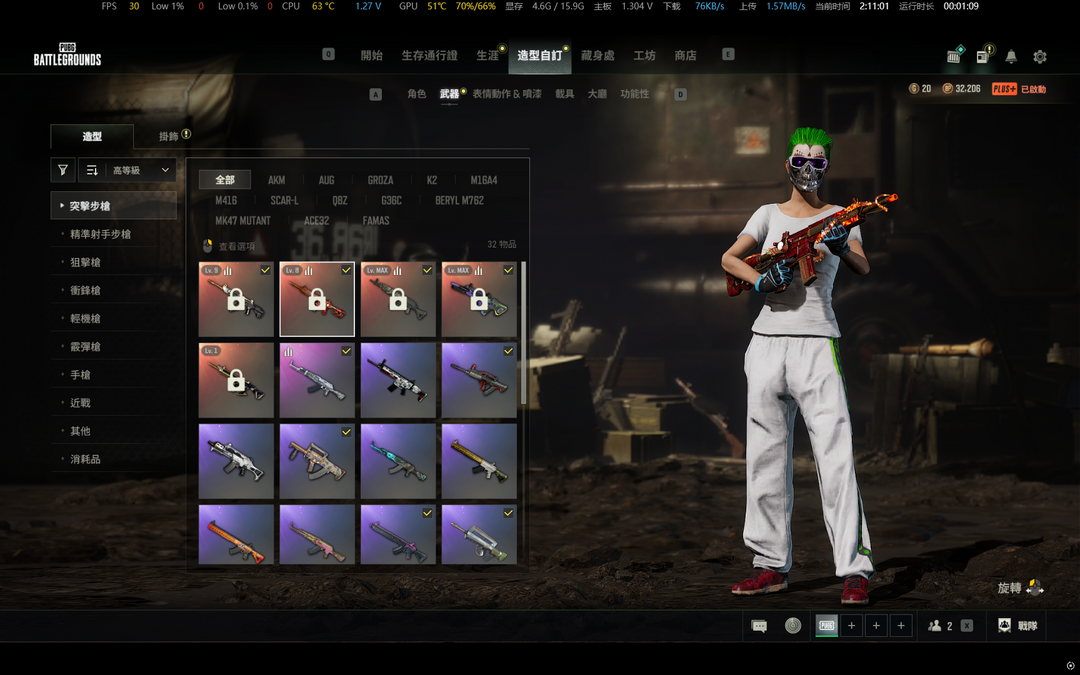
Task: Open the 藏身處 top menu
Action: (598, 56)
